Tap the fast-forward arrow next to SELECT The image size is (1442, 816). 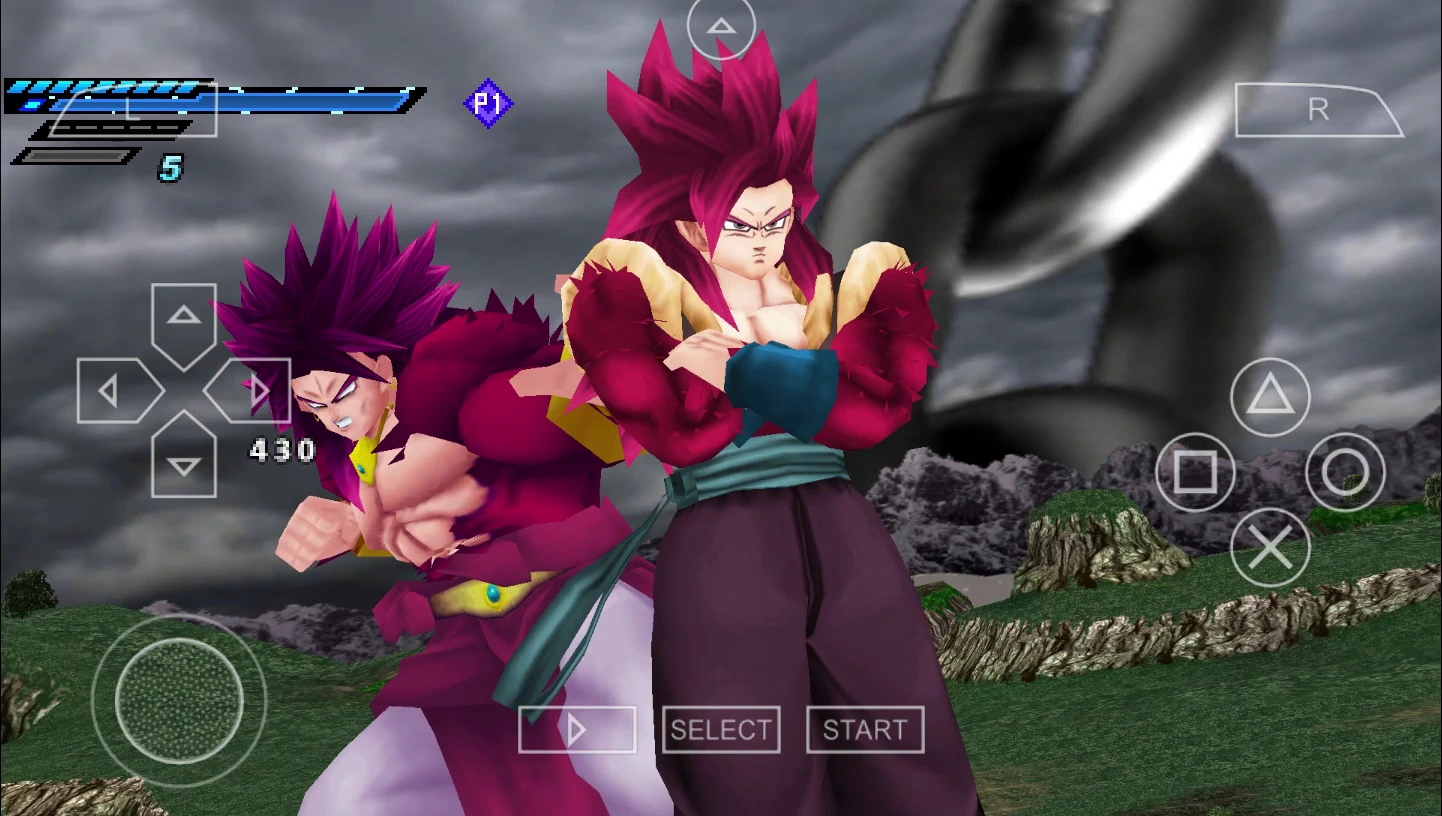pyautogui.click(x=576, y=730)
